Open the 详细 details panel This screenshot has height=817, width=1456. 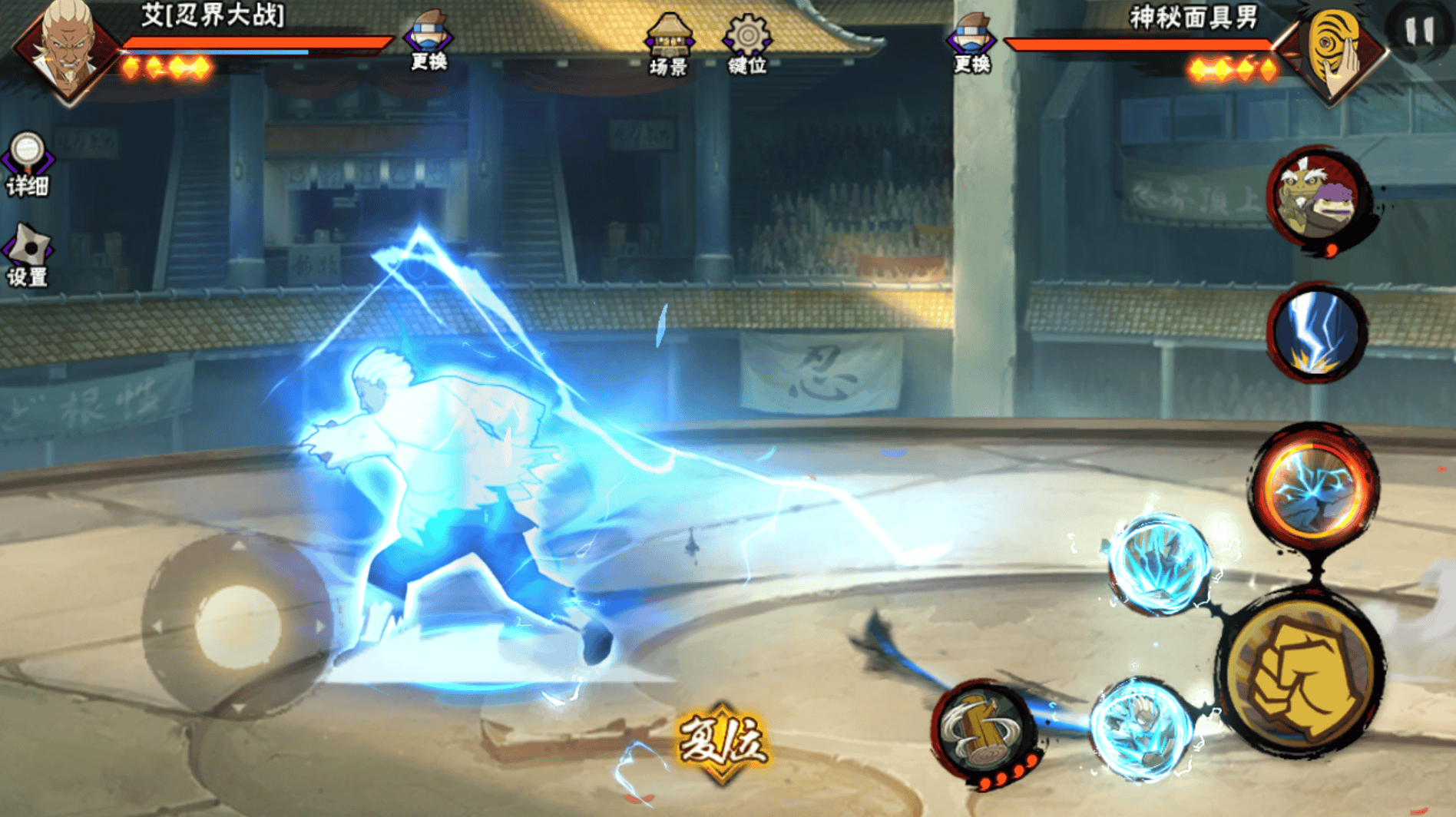click(28, 164)
